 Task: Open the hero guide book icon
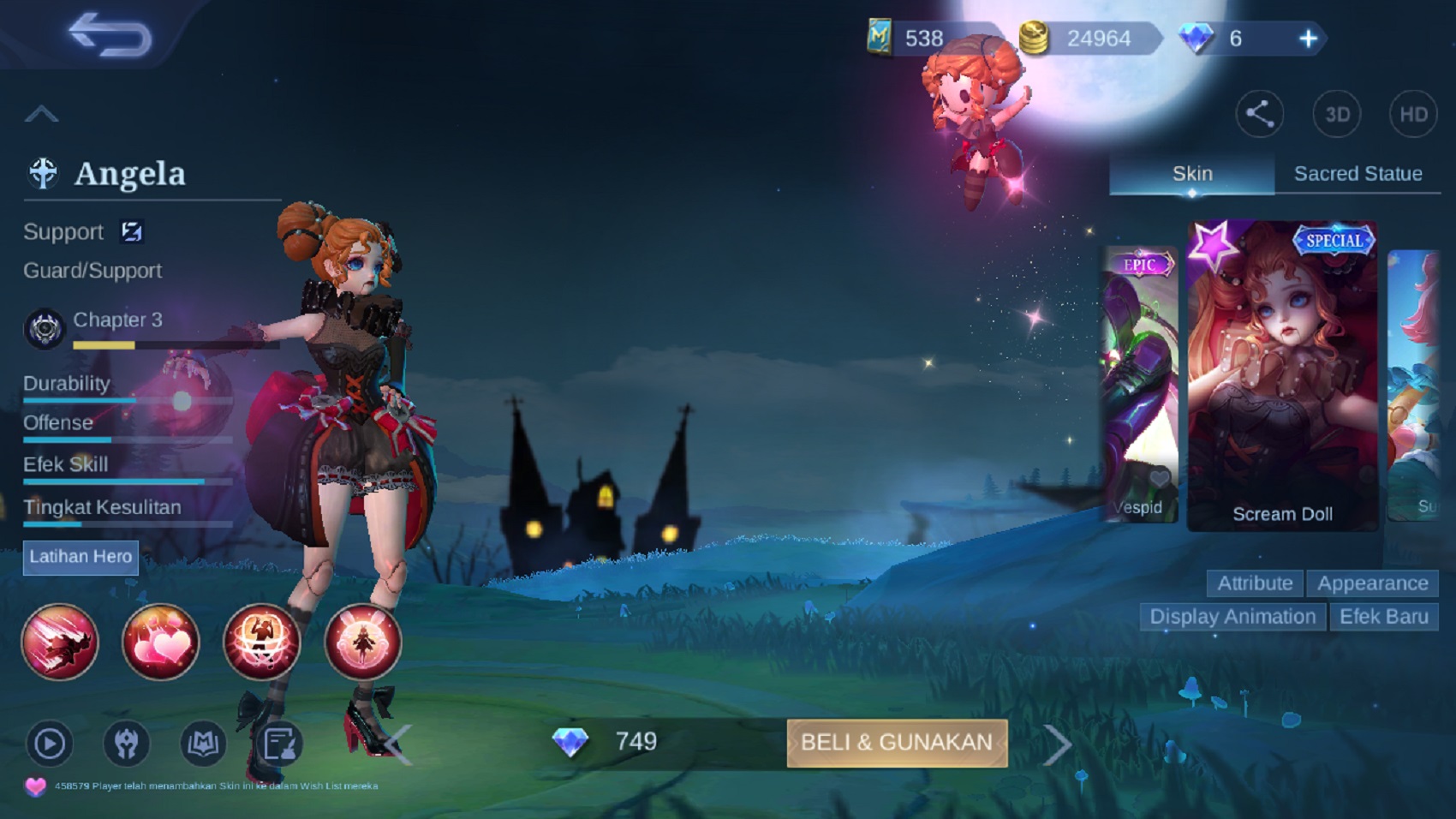202,744
